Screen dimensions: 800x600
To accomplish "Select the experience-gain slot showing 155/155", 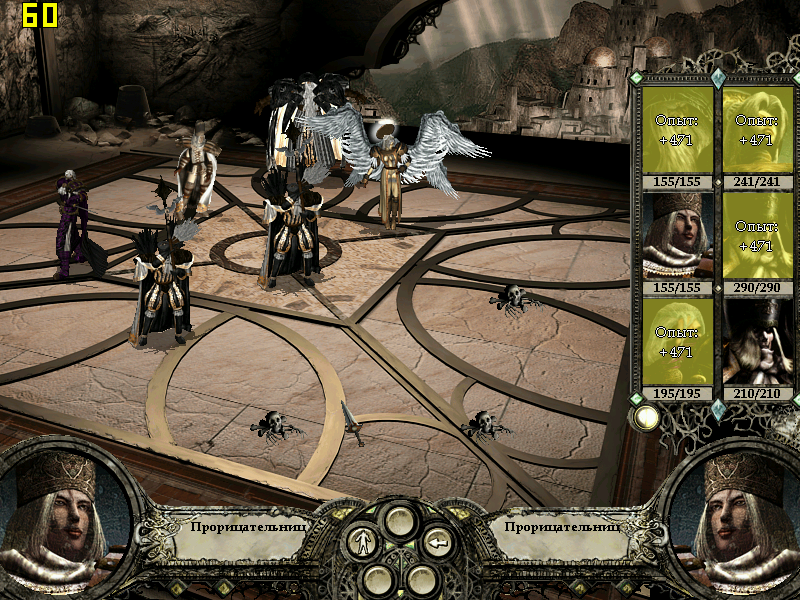I will pos(676,130).
